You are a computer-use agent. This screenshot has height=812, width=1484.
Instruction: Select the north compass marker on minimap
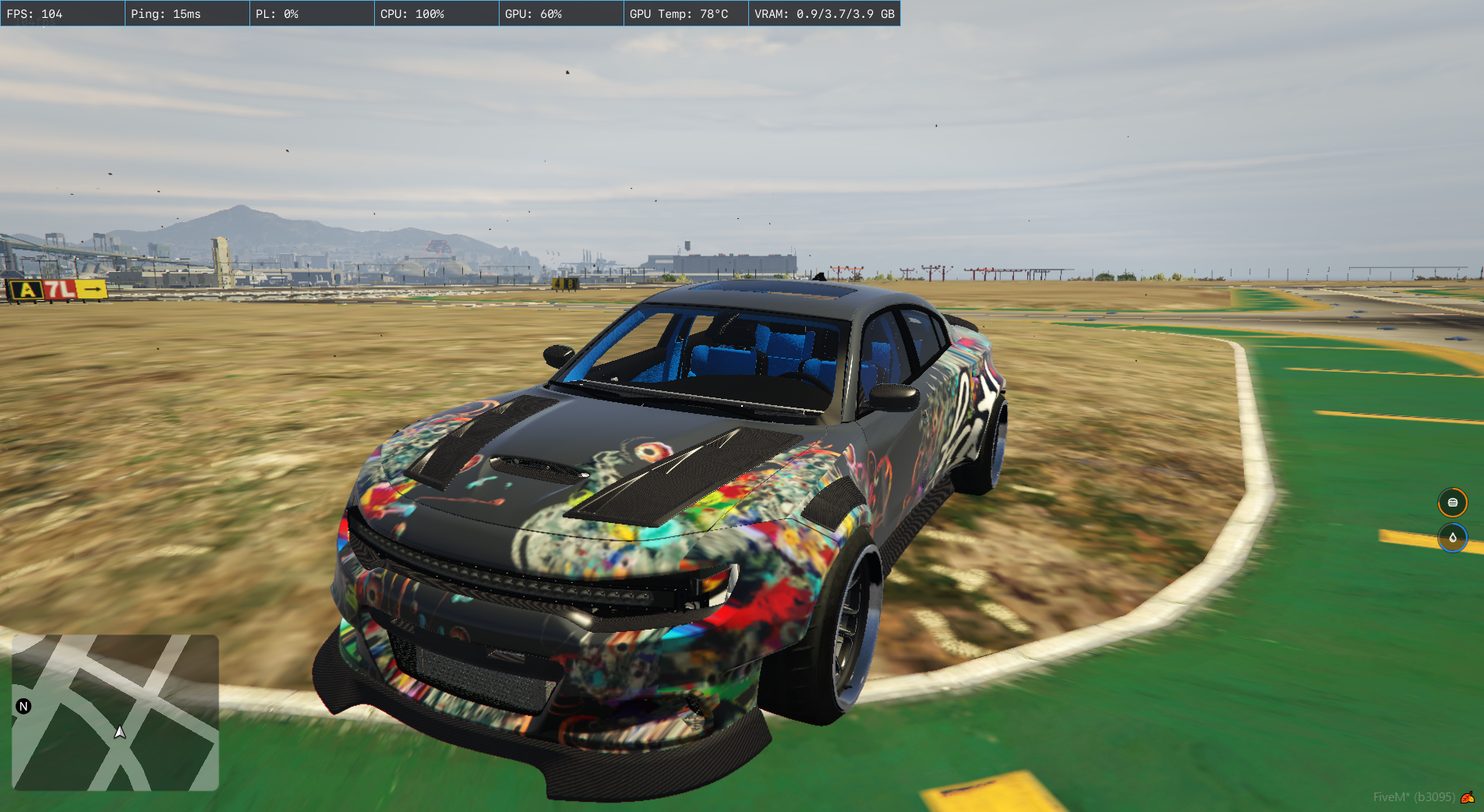[x=23, y=706]
